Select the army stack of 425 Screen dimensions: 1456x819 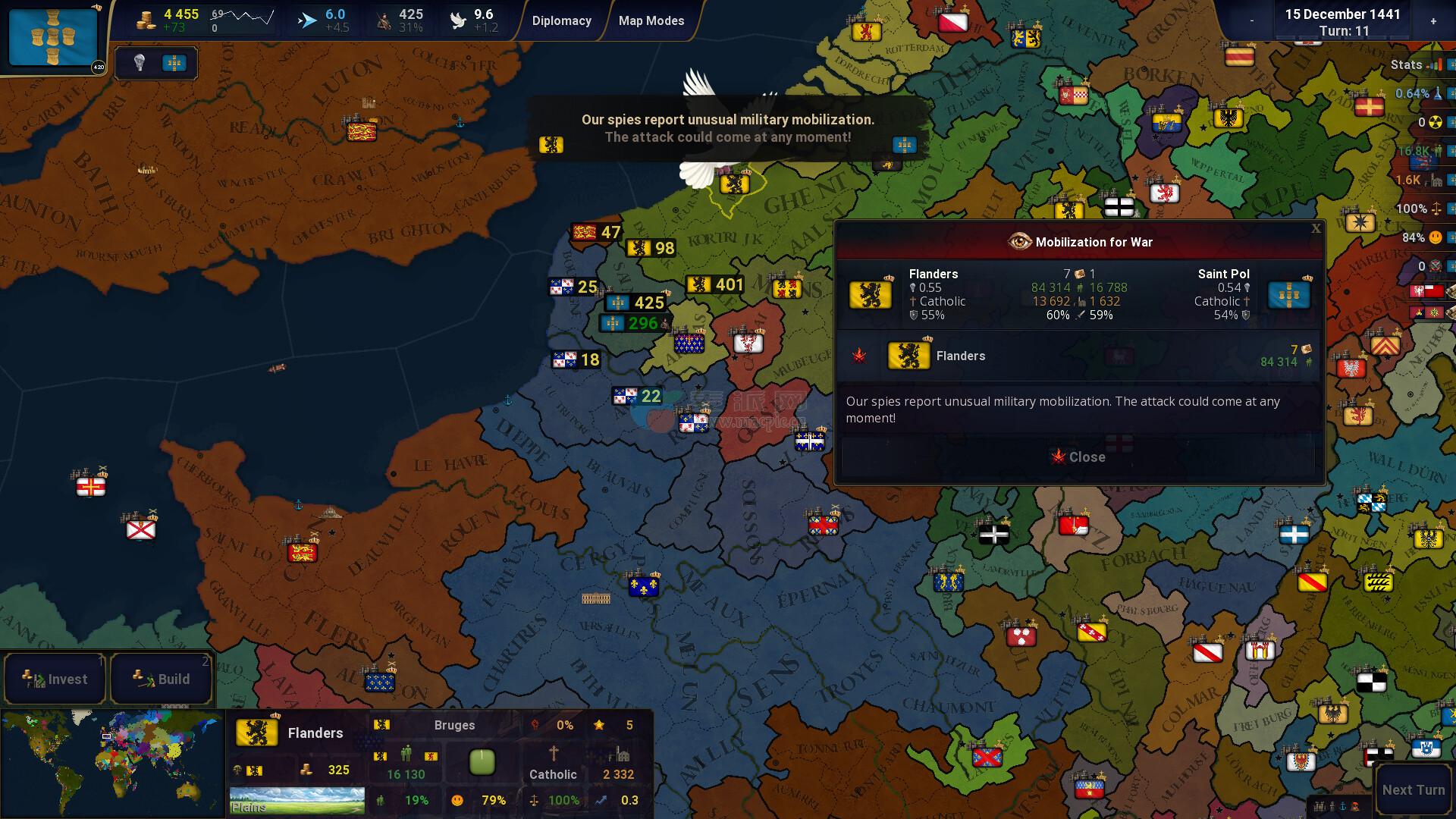(x=635, y=303)
